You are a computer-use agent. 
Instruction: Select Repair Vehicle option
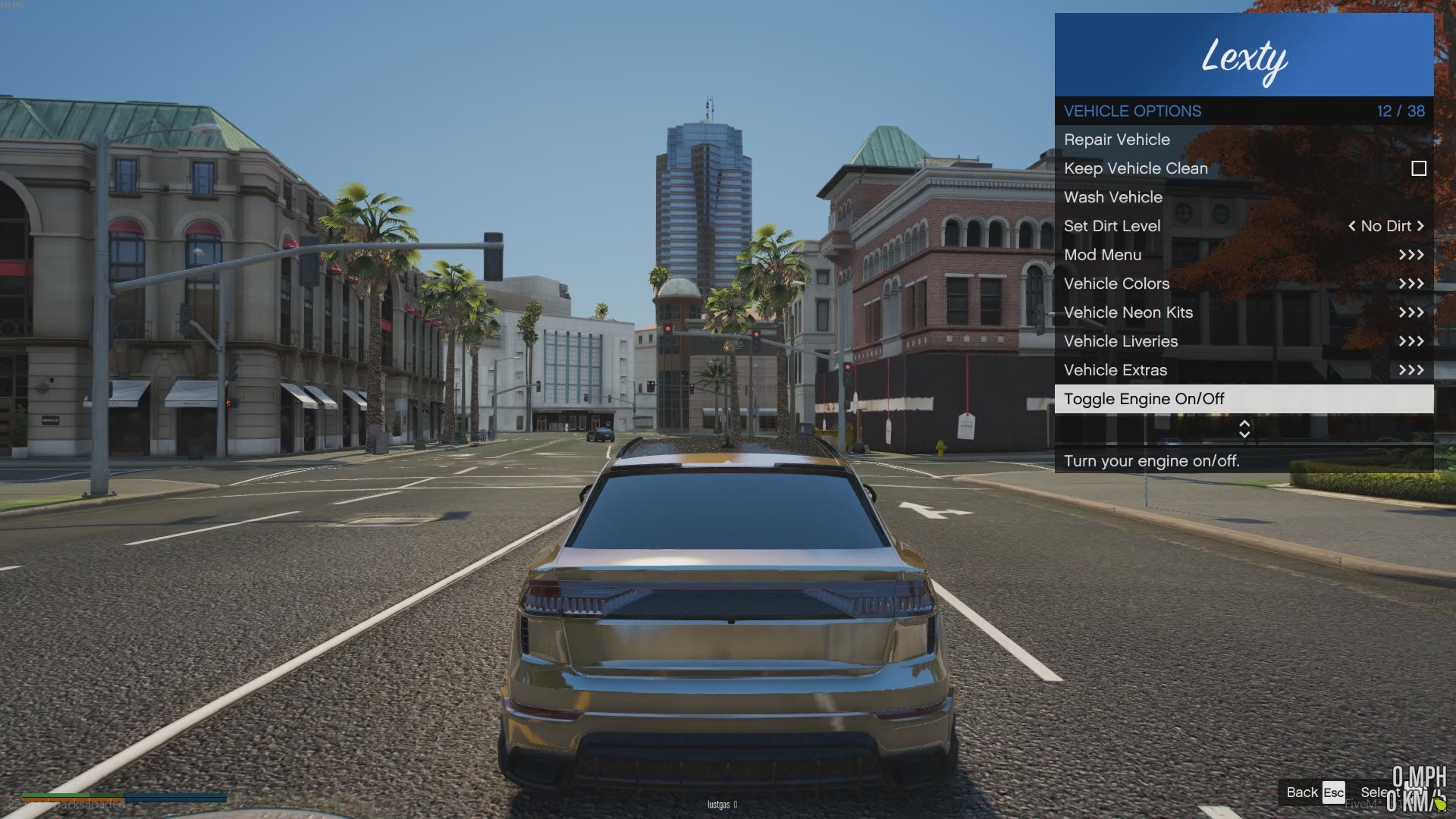1116,140
